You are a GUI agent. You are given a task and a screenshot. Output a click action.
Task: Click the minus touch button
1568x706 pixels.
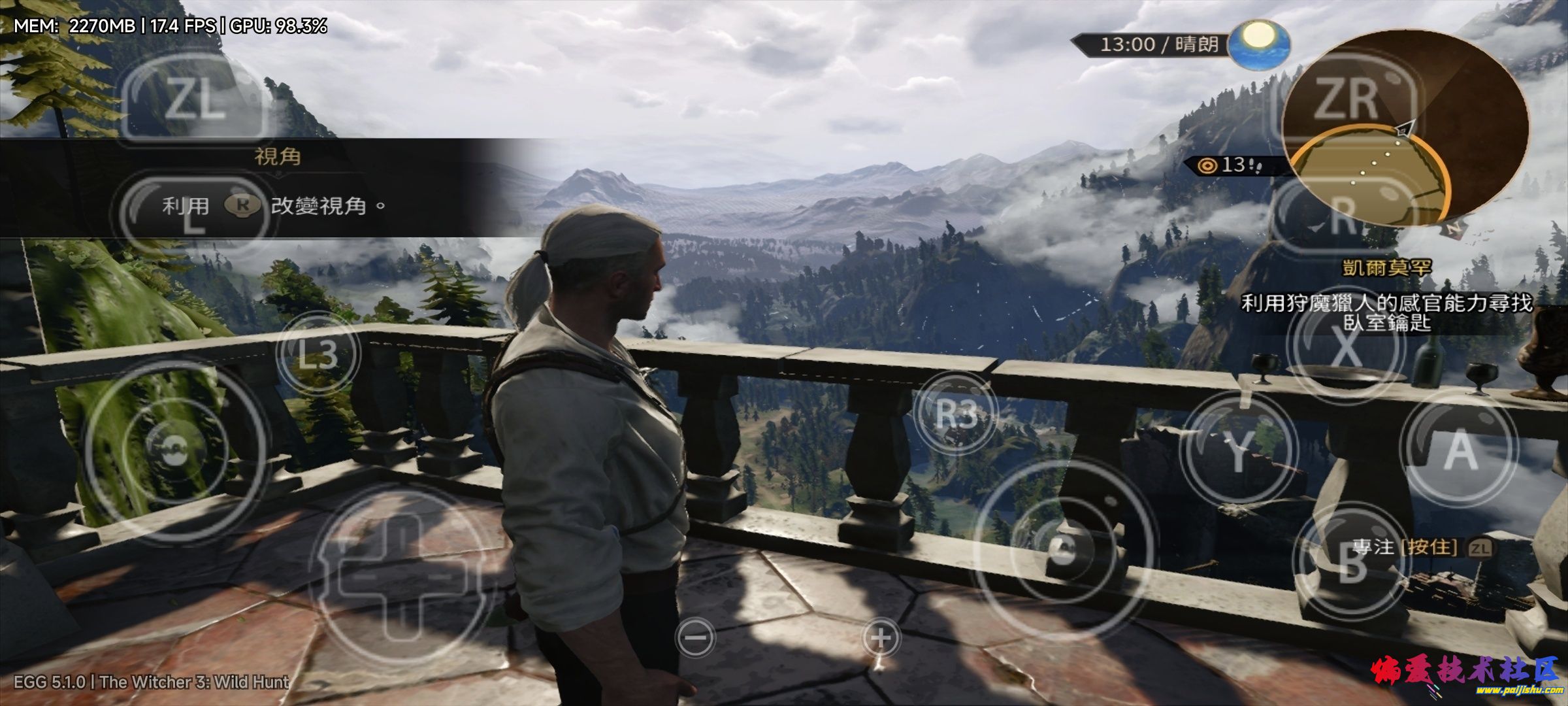(696, 637)
